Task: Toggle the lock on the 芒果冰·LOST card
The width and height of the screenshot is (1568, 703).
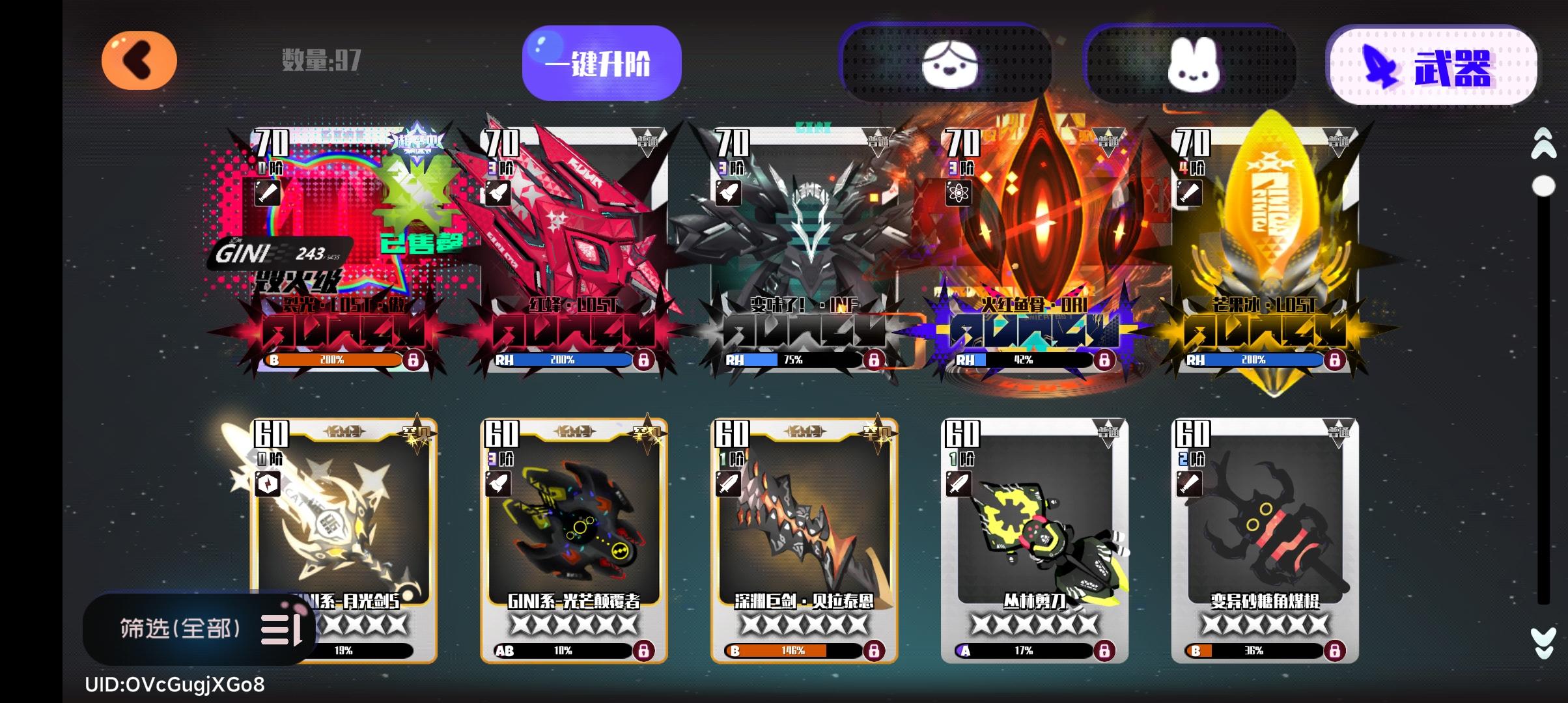Action: coord(1334,359)
